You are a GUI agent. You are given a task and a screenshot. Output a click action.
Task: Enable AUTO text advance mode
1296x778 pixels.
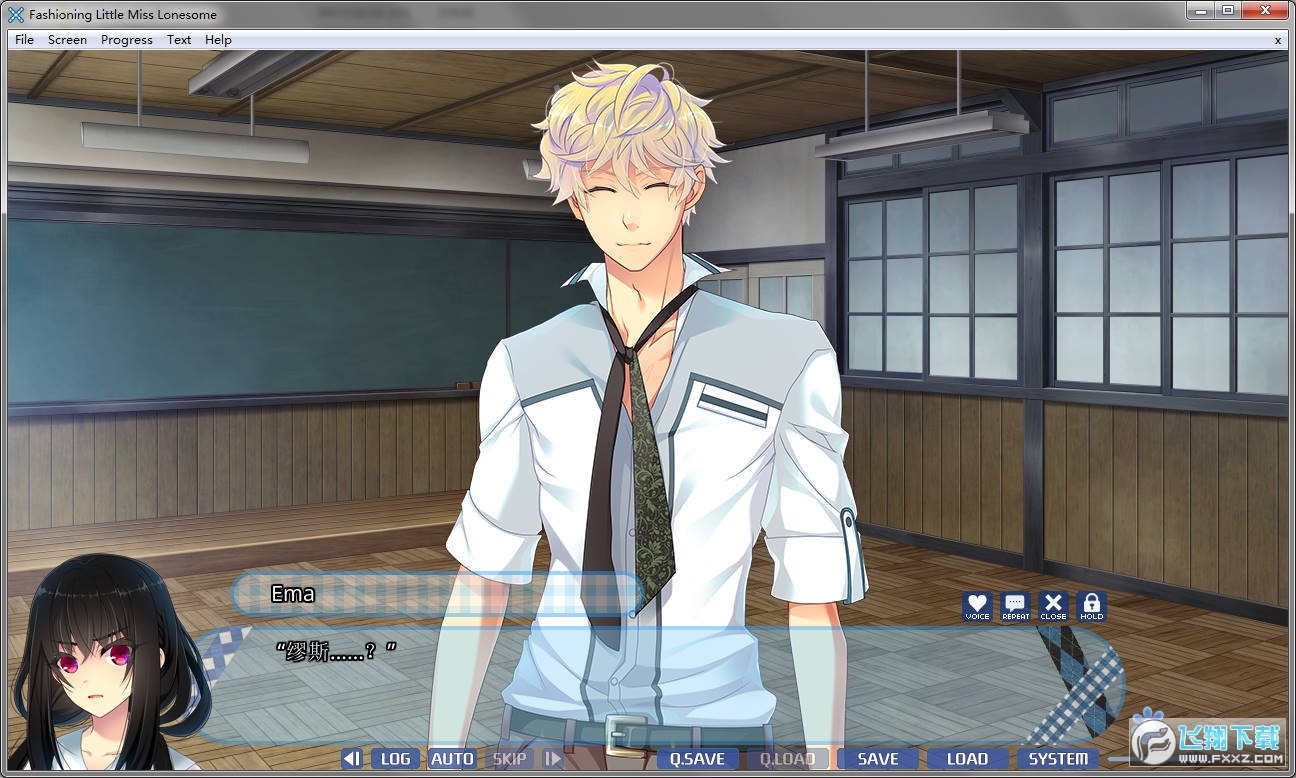click(452, 759)
